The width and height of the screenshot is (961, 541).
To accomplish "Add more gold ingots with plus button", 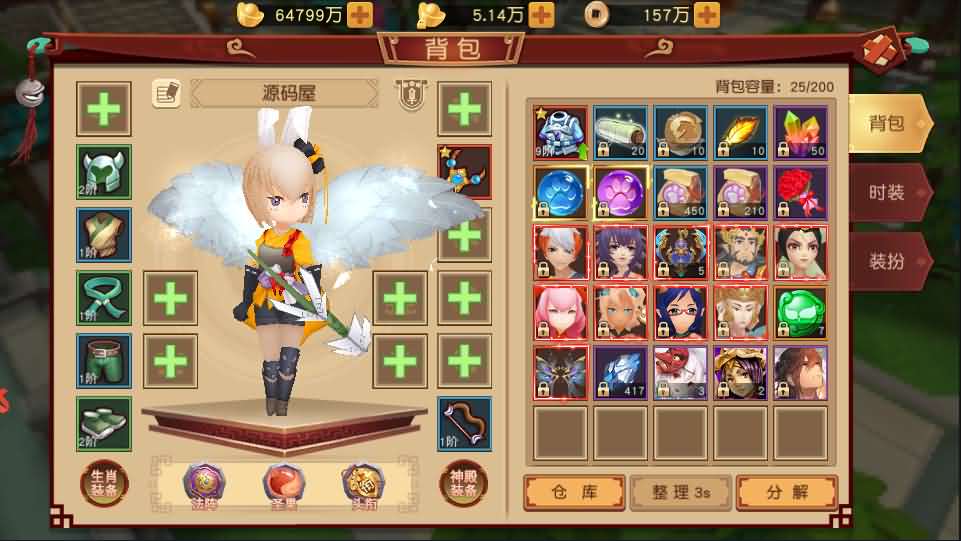I will (x=359, y=14).
